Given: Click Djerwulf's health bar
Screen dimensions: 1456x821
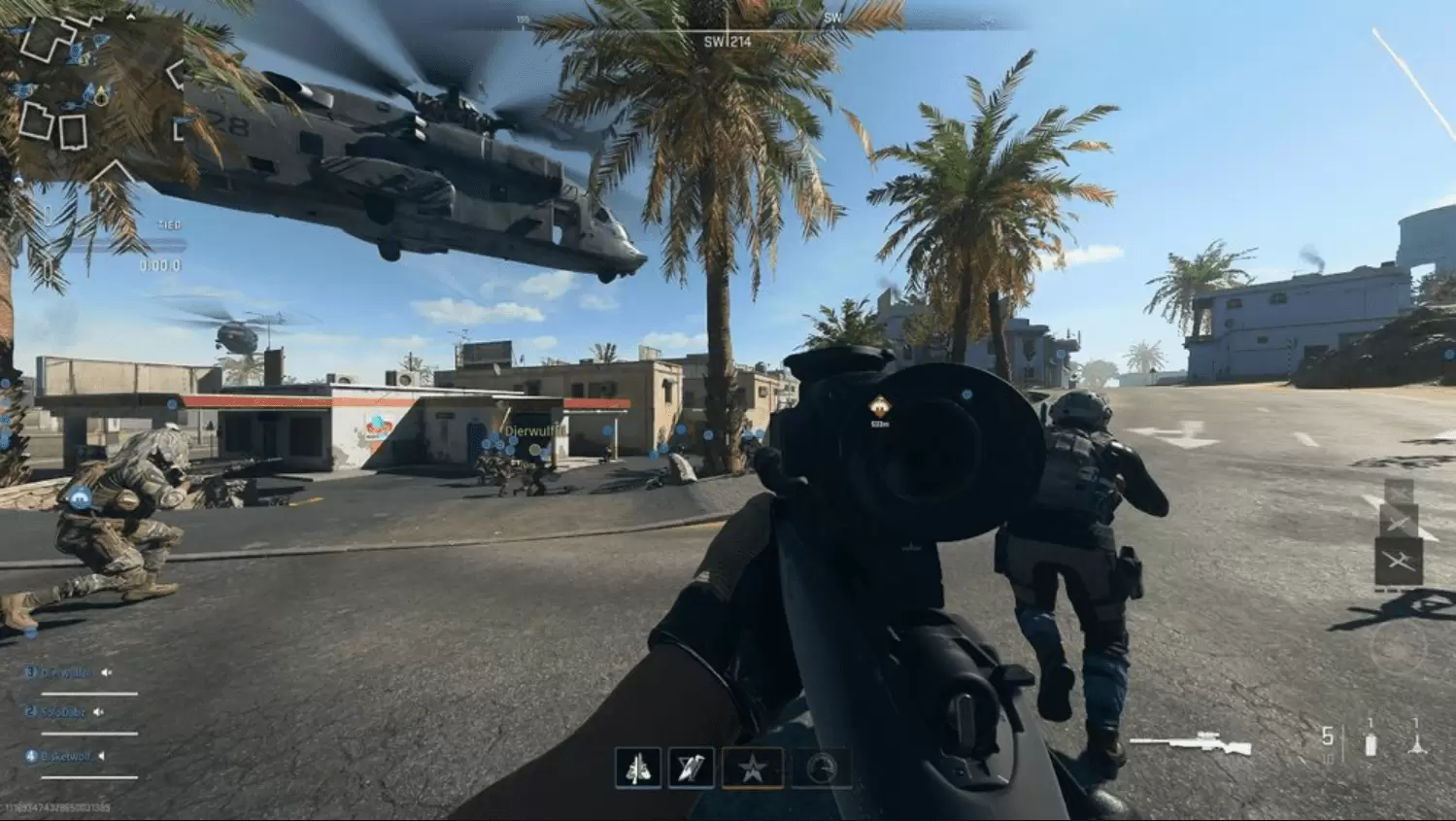Looking at the screenshot, I should (x=89, y=694).
